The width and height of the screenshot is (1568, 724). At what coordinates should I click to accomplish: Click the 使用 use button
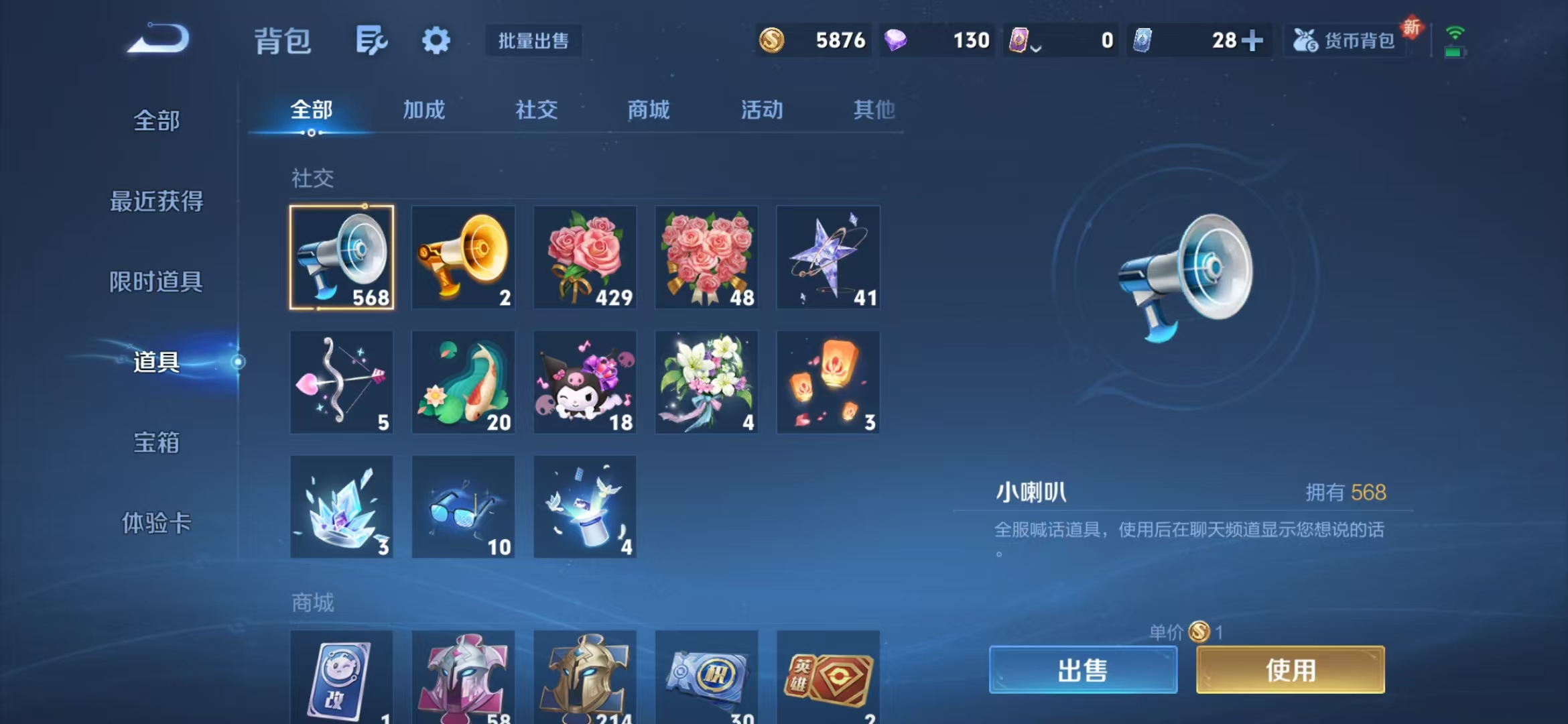[1290, 670]
